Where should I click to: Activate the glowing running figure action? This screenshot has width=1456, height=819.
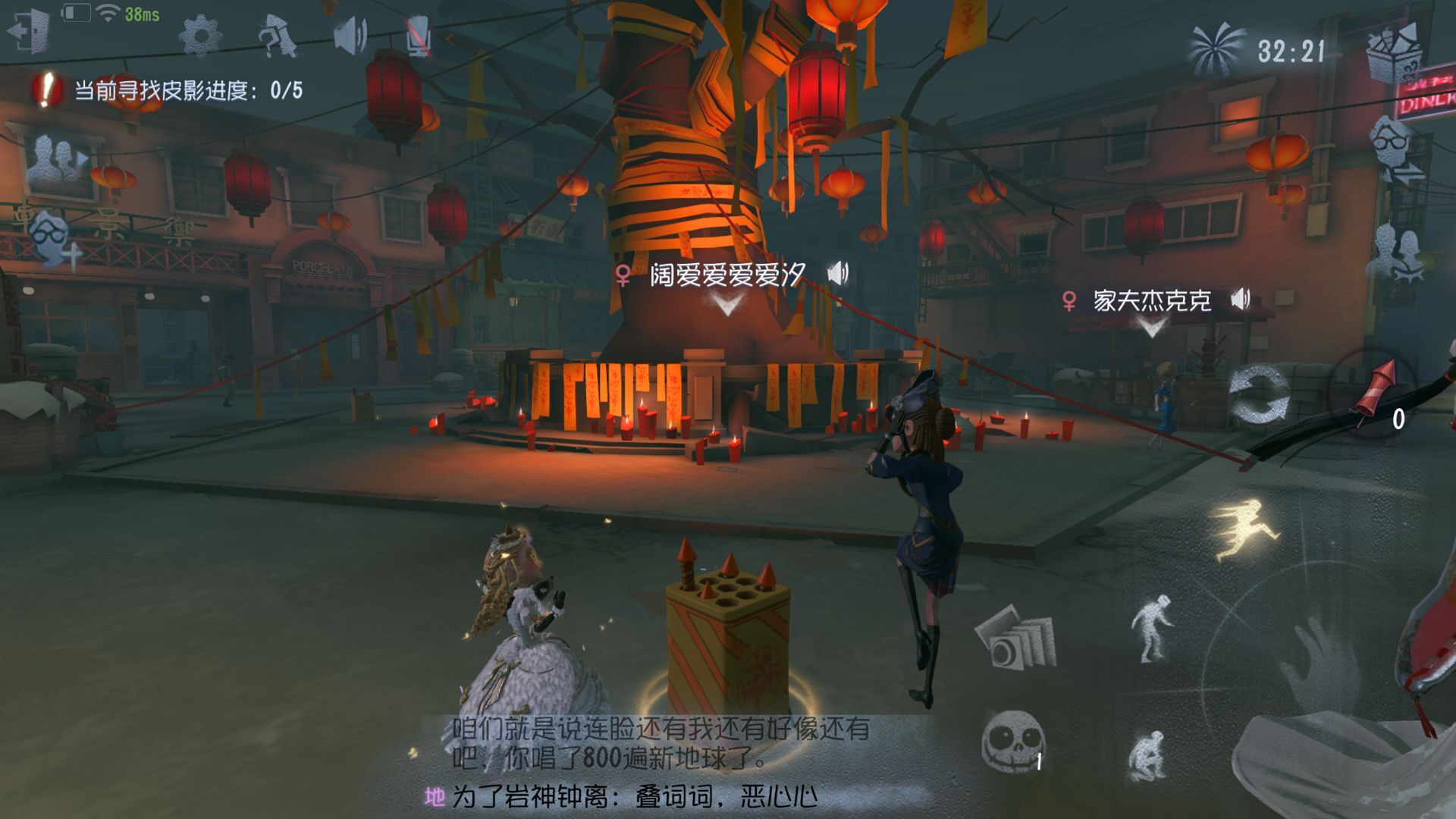coord(1245,529)
